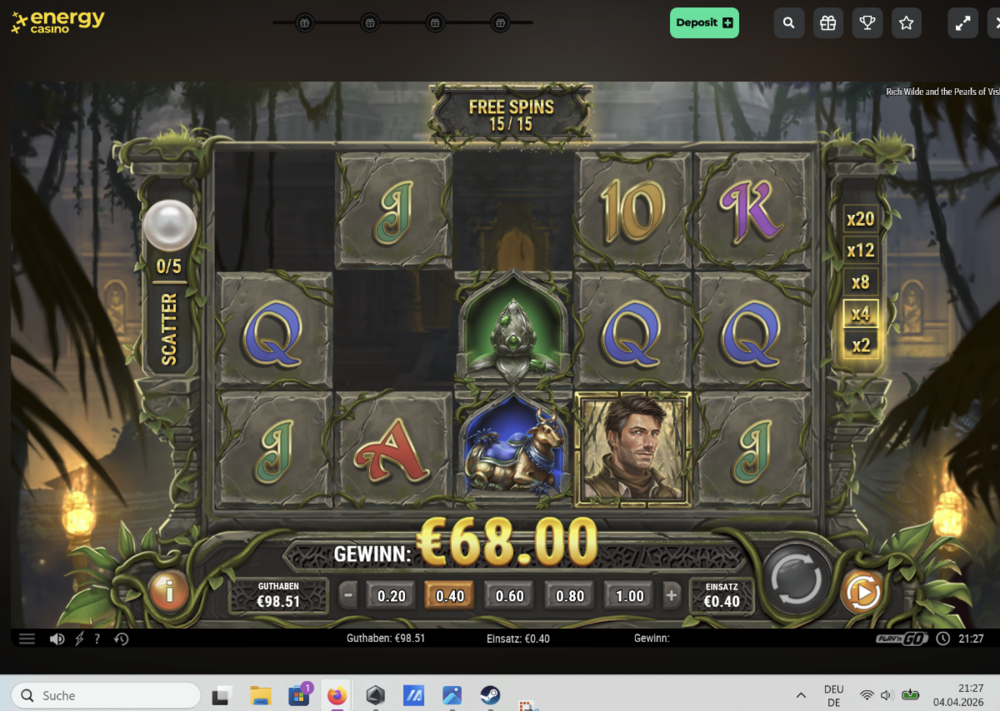The image size is (1000, 711).
Task: Open the paytable info button
Action: [169, 592]
